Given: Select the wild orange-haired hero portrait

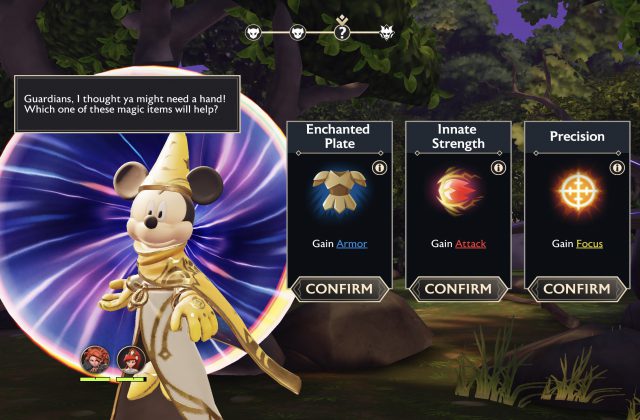Looking at the screenshot, I should (95, 360).
